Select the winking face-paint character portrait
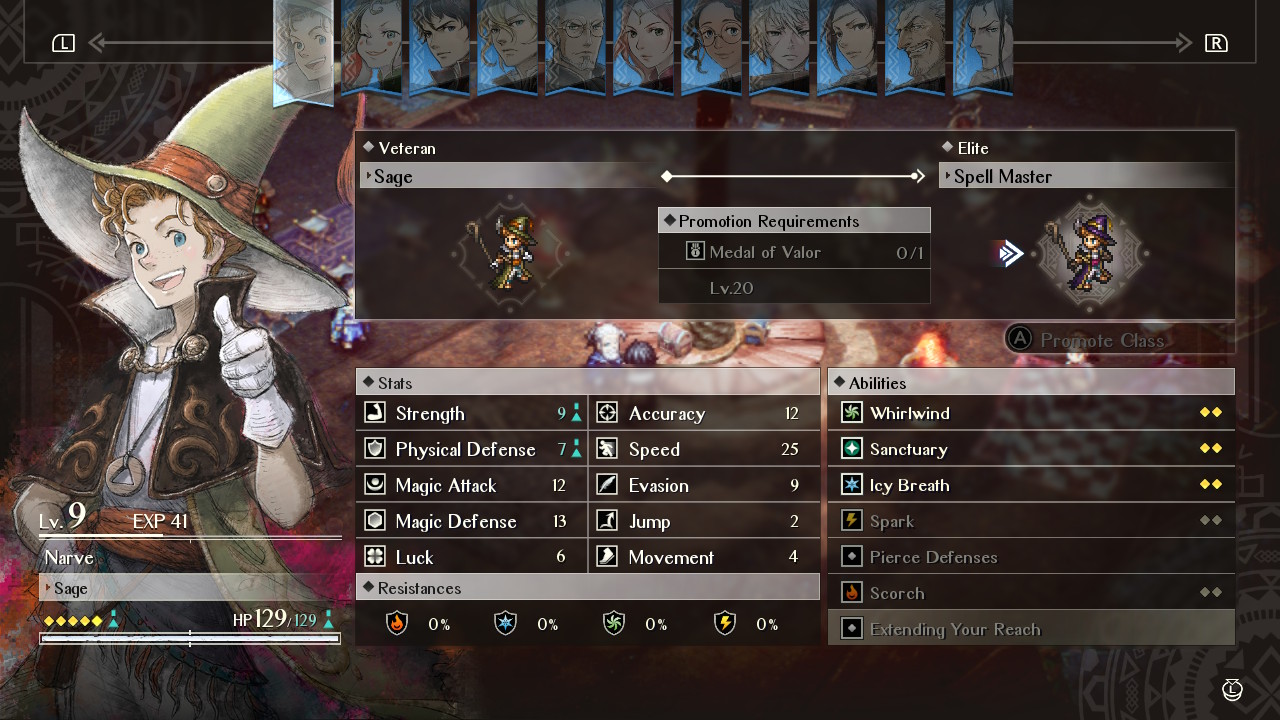The height and width of the screenshot is (720, 1280). pos(371,45)
